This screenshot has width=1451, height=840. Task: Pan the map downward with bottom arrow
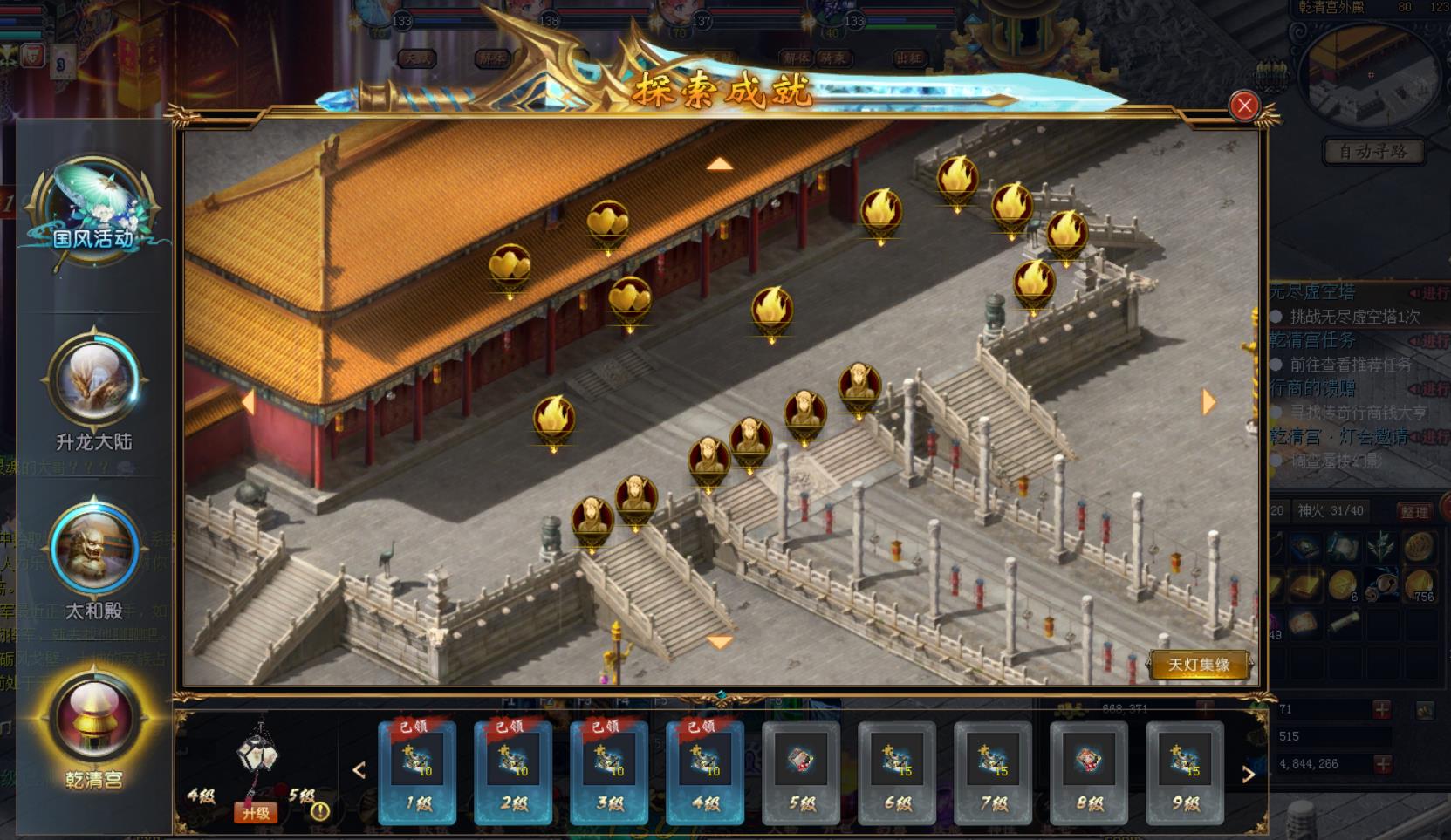[x=719, y=643]
